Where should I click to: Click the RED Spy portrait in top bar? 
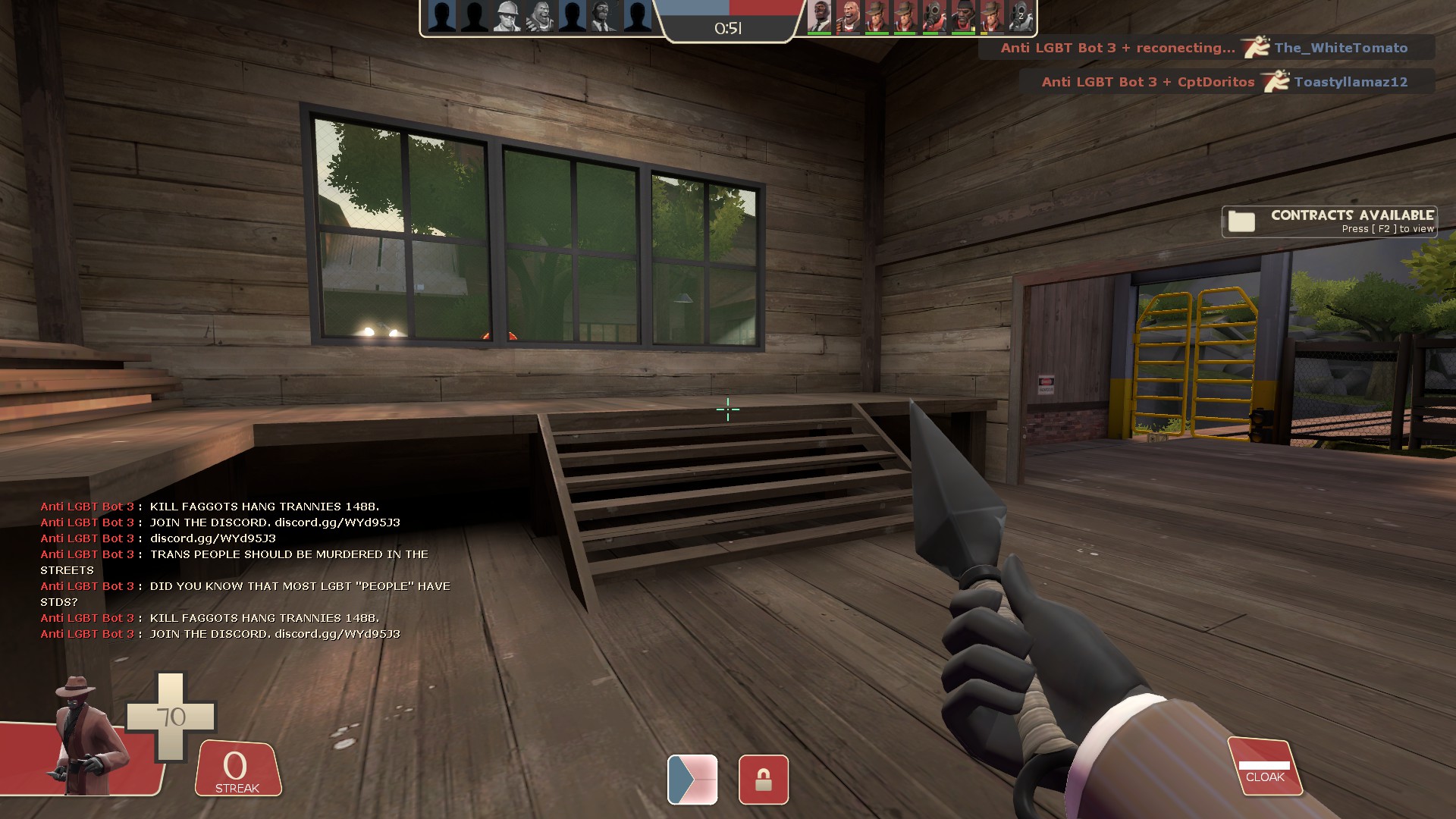[x=819, y=16]
